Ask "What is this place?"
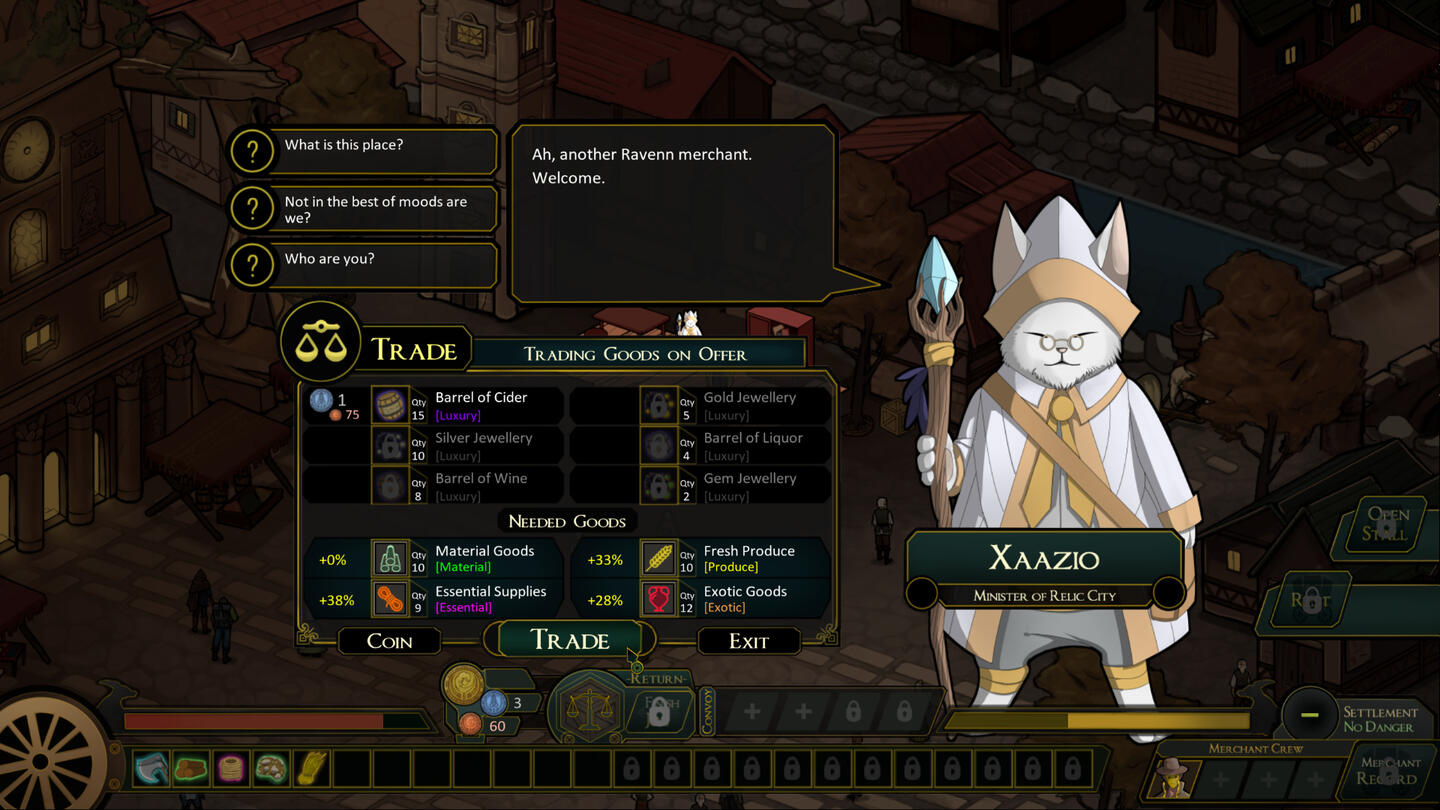 (x=363, y=146)
